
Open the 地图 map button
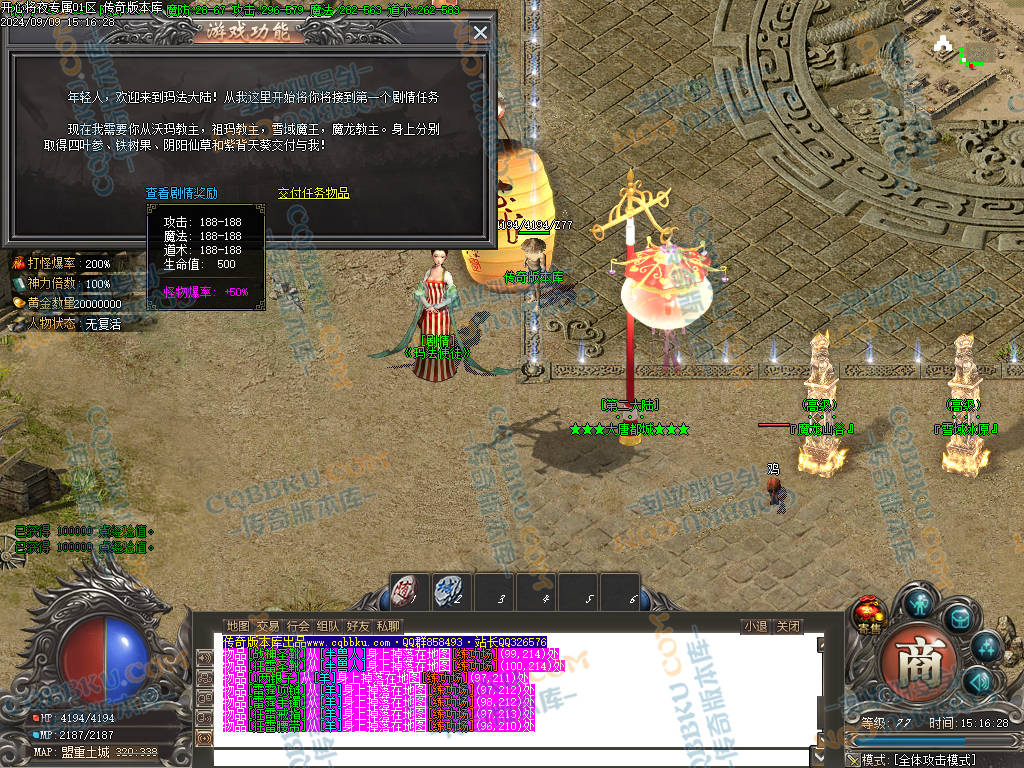click(237, 627)
